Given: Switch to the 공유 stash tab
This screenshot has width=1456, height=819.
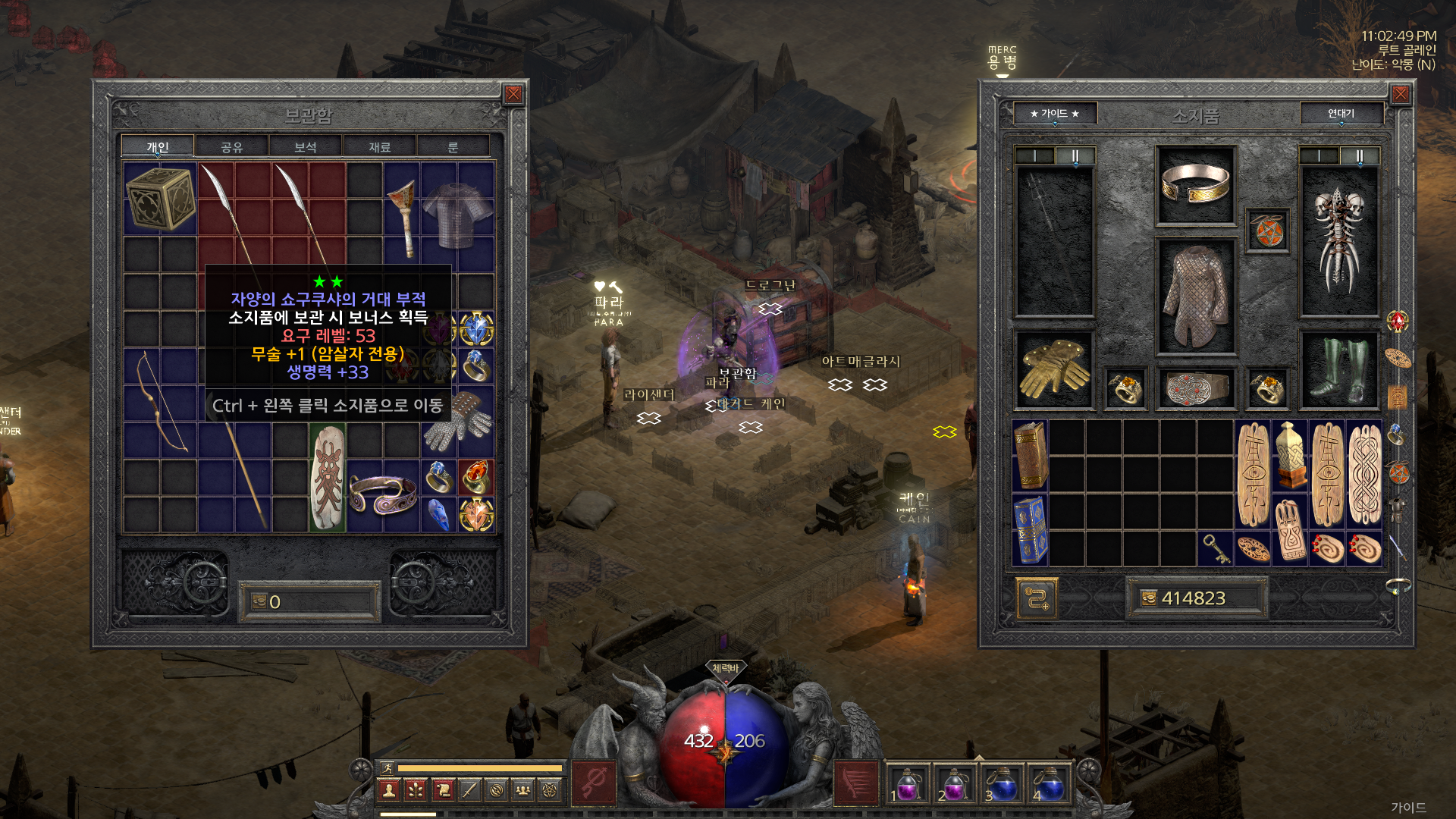Looking at the screenshot, I should pyautogui.click(x=231, y=147).
